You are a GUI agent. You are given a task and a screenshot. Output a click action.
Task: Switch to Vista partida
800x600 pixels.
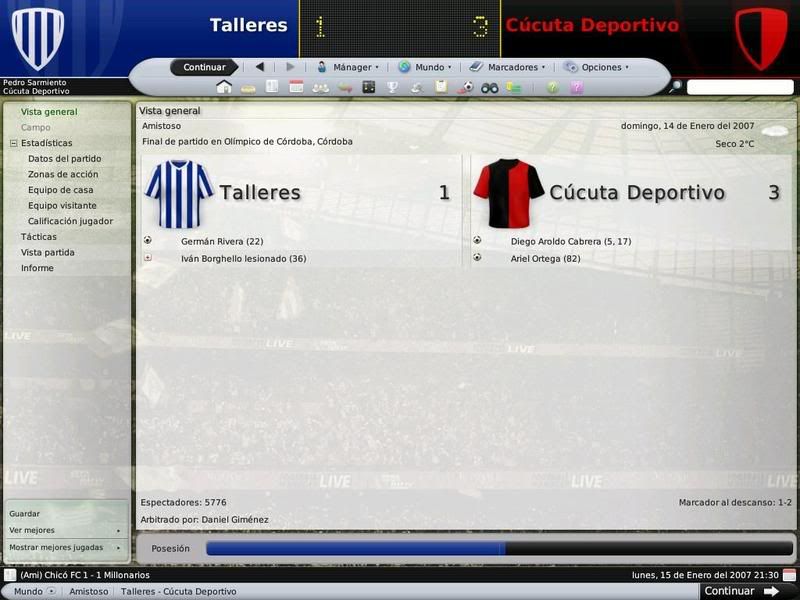coord(47,252)
